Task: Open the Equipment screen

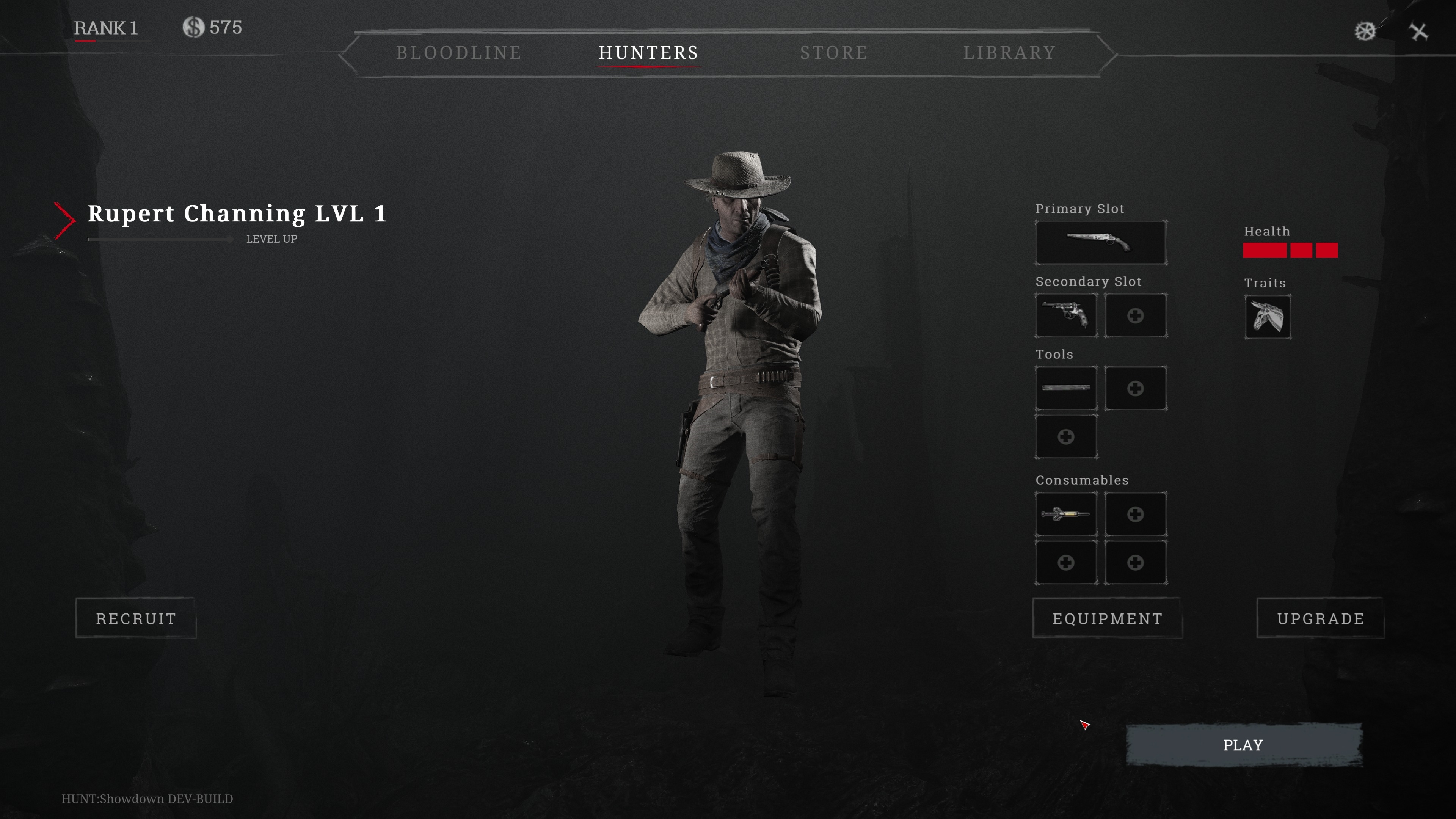Action: [1107, 618]
